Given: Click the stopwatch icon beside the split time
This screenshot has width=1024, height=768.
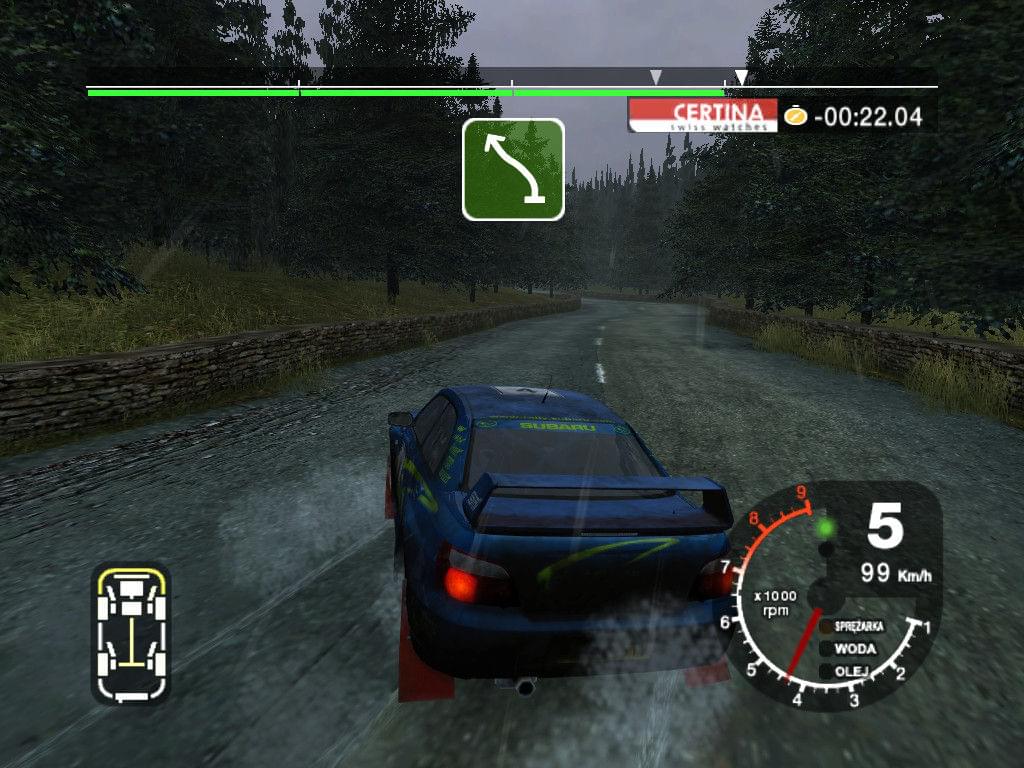Looking at the screenshot, I should tap(795, 115).
